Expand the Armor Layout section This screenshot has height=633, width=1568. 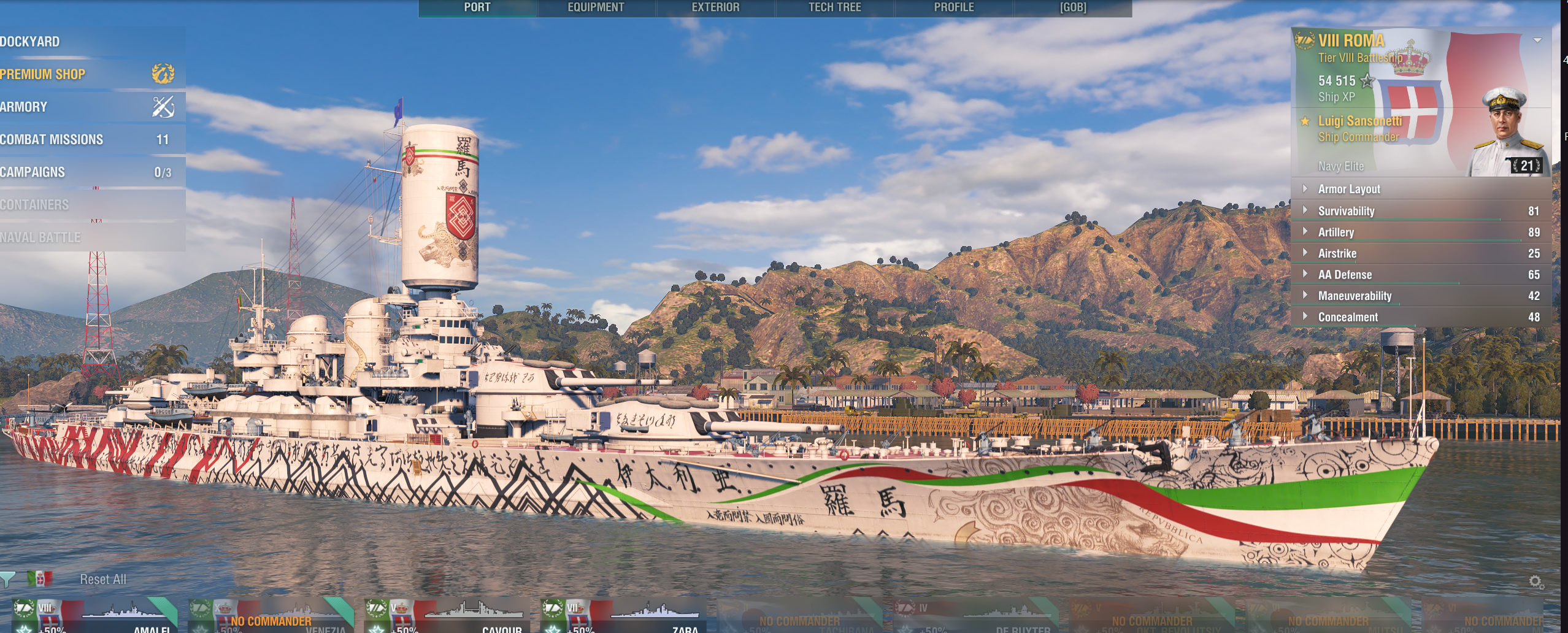click(1348, 189)
